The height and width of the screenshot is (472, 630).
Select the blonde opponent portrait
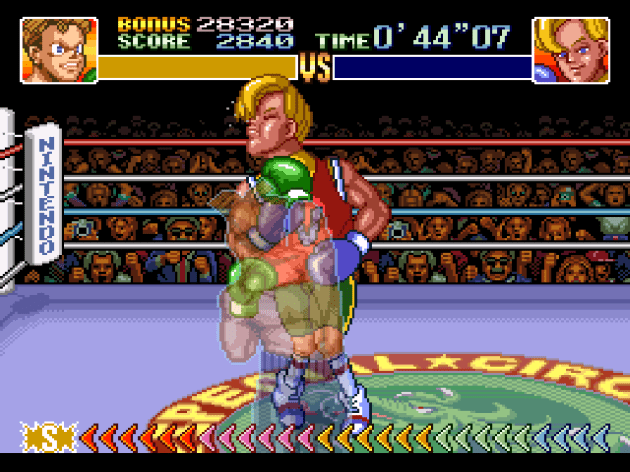[x=571, y=50]
